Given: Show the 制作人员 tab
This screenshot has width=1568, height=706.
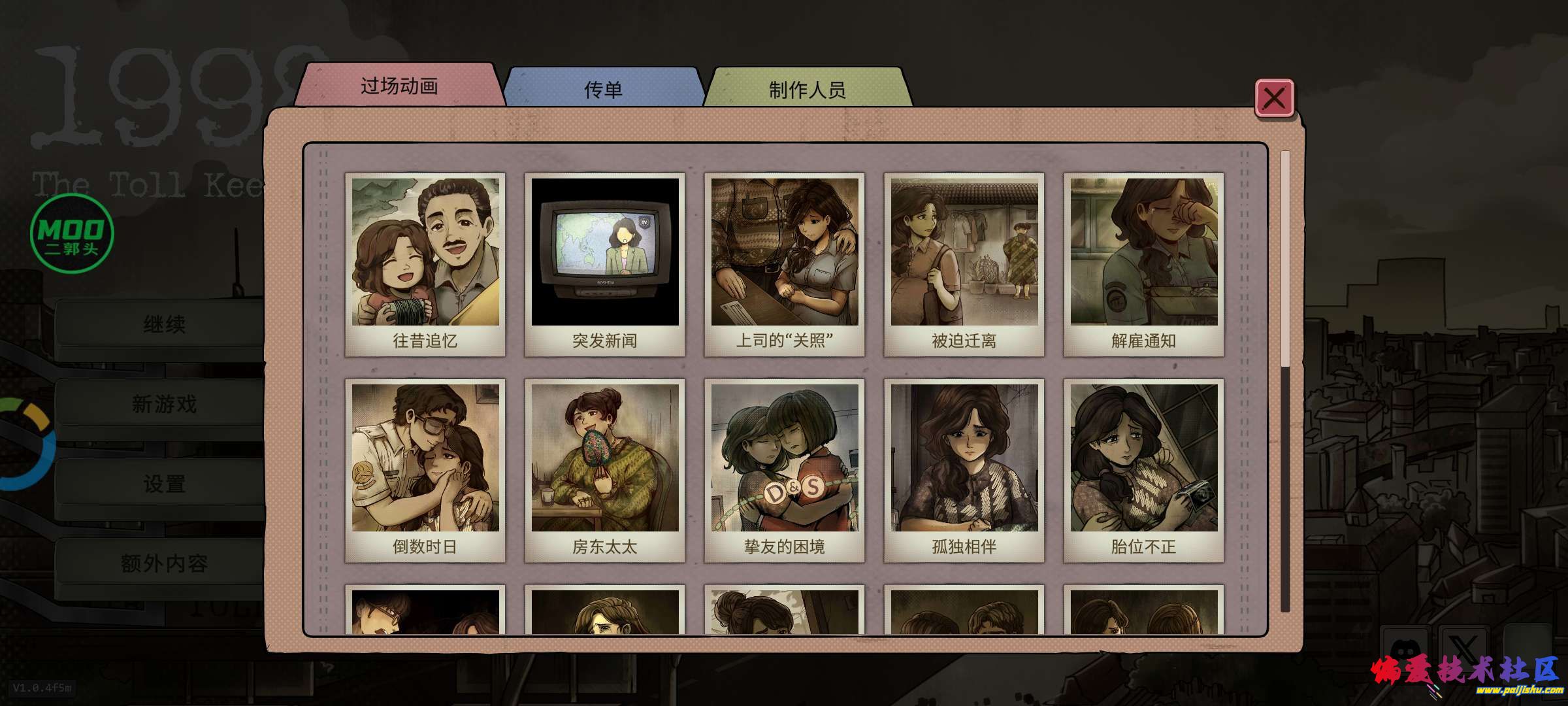Looking at the screenshot, I should 807,90.
